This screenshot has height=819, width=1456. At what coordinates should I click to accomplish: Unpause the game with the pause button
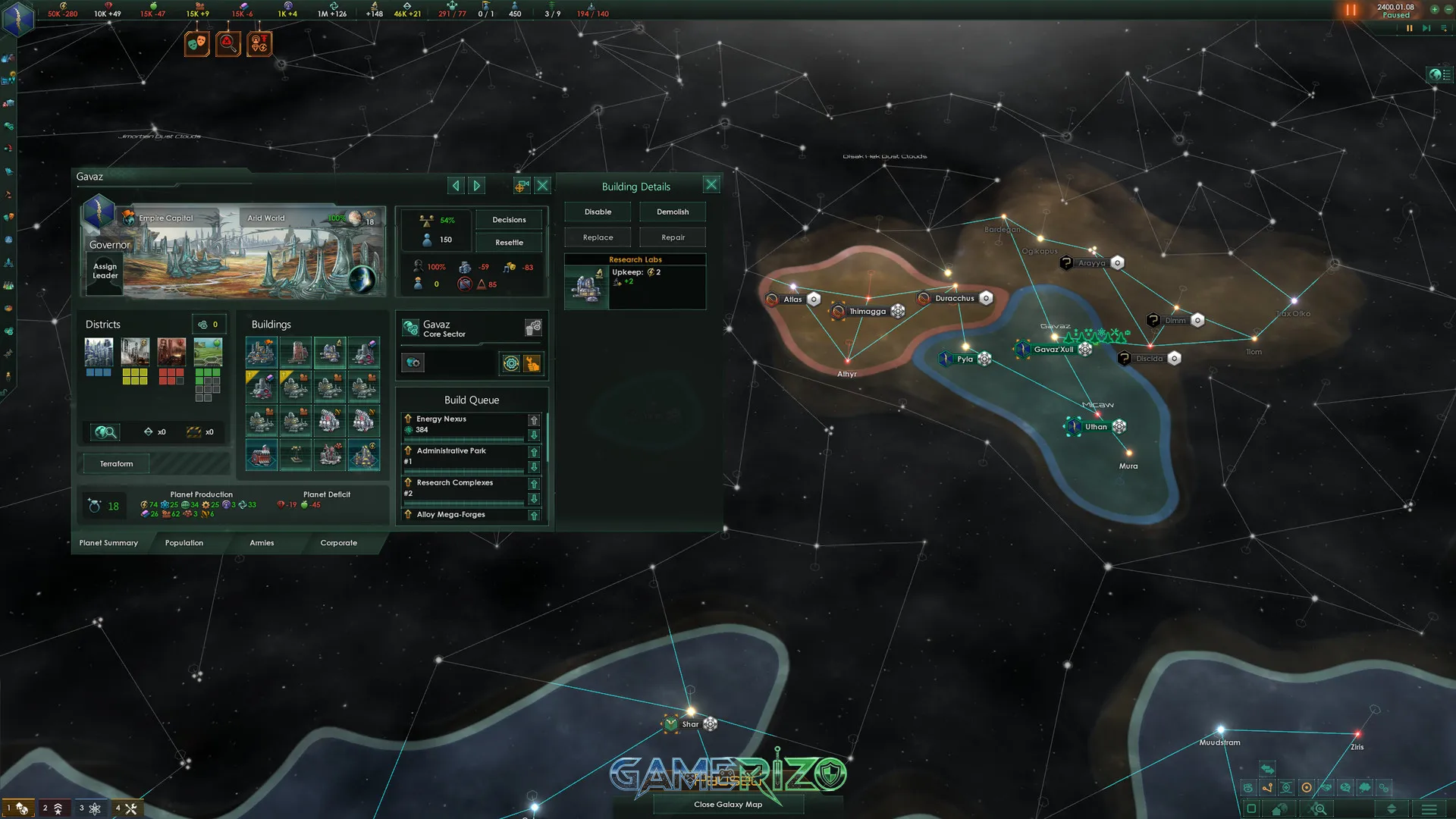tap(1349, 11)
